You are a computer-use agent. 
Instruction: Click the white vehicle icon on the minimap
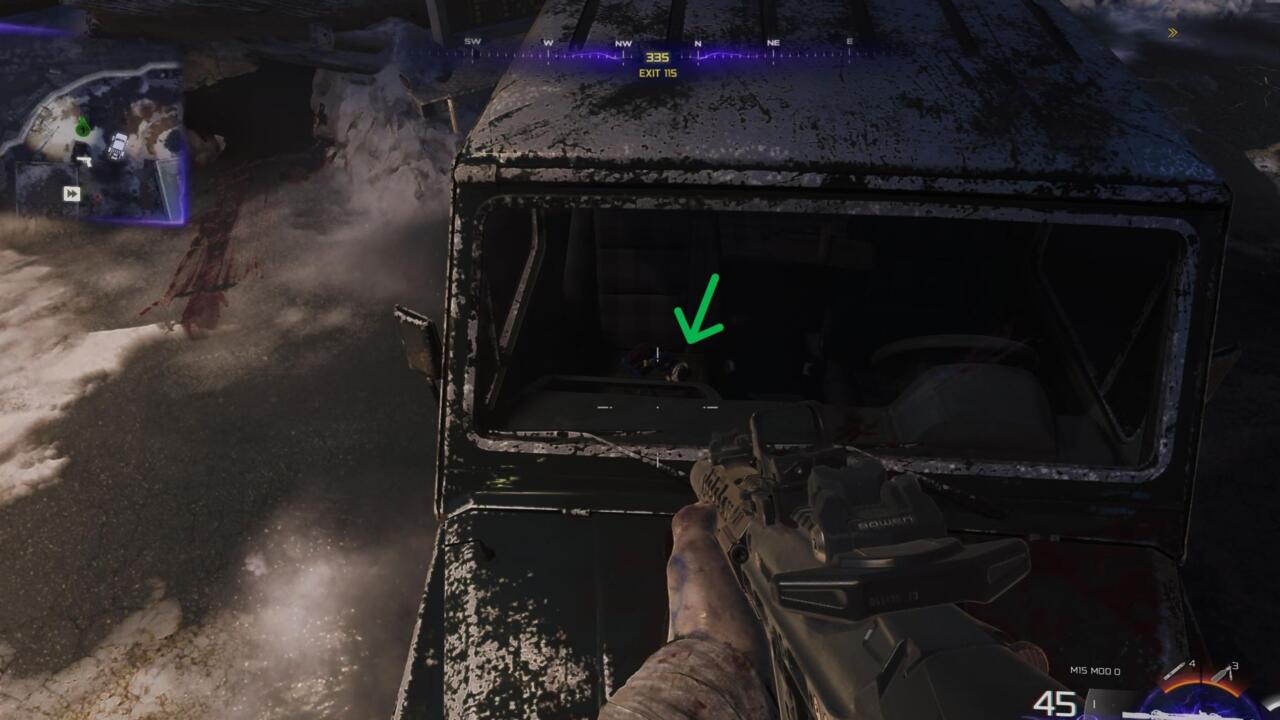[117, 147]
